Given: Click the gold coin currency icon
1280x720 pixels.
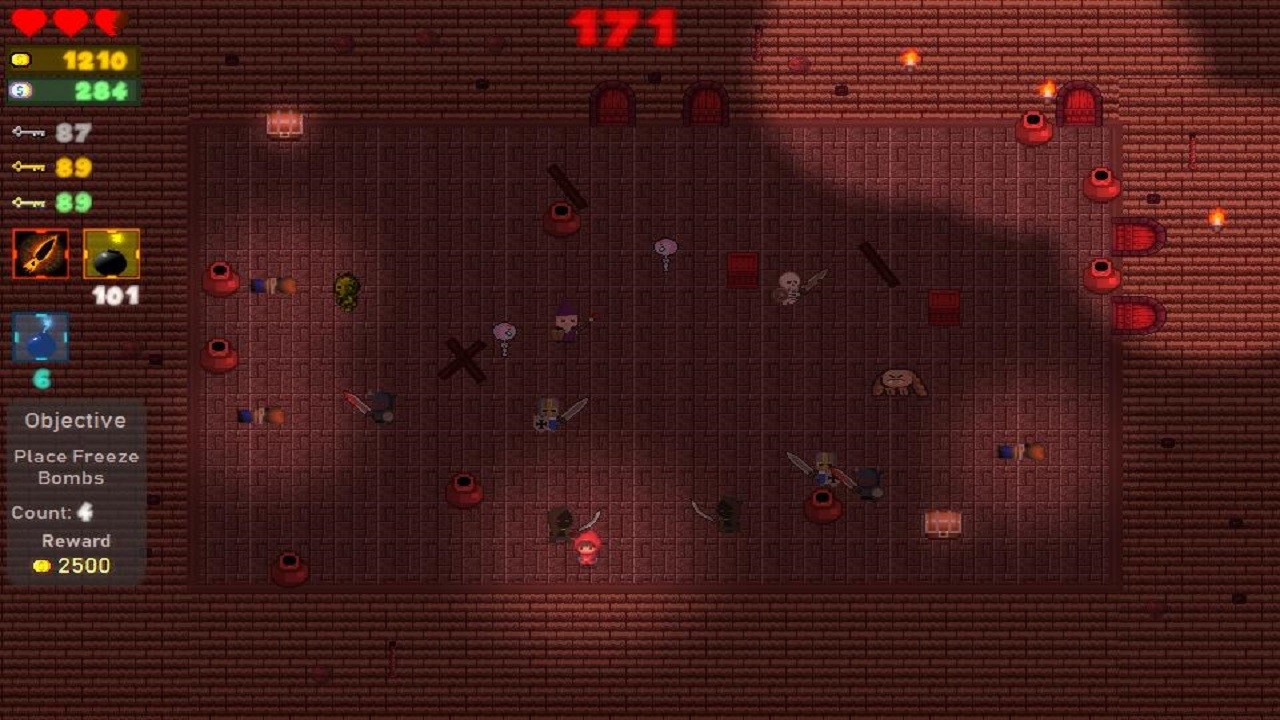Looking at the screenshot, I should (22, 60).
